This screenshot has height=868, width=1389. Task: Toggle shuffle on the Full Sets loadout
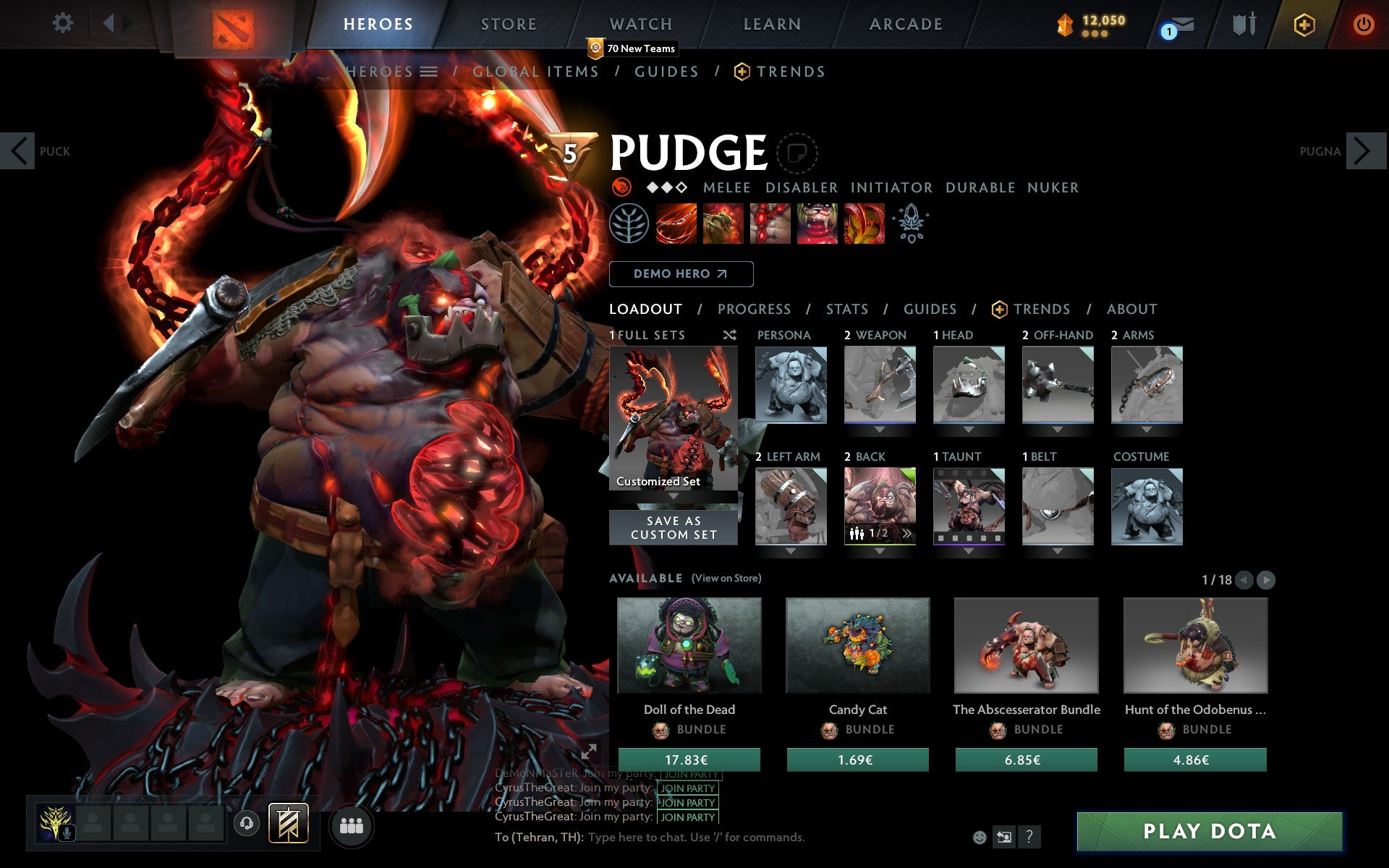[729, 335]
